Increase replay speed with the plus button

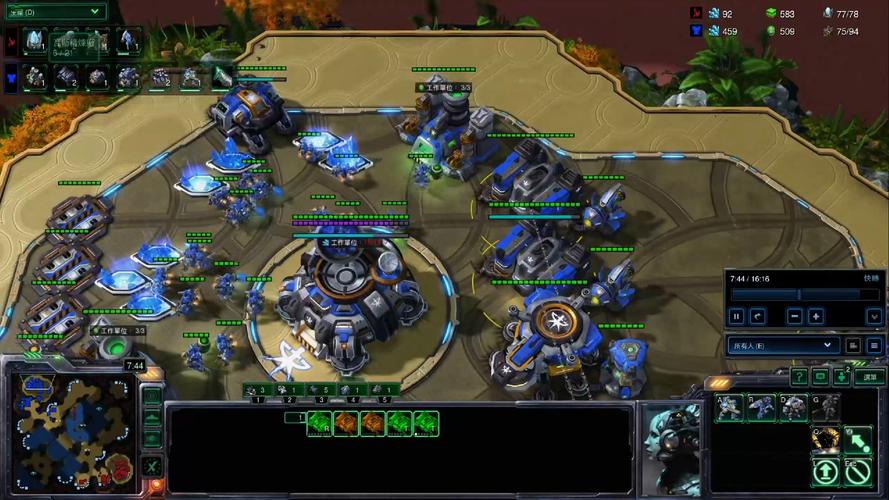[x=816, y=316]
